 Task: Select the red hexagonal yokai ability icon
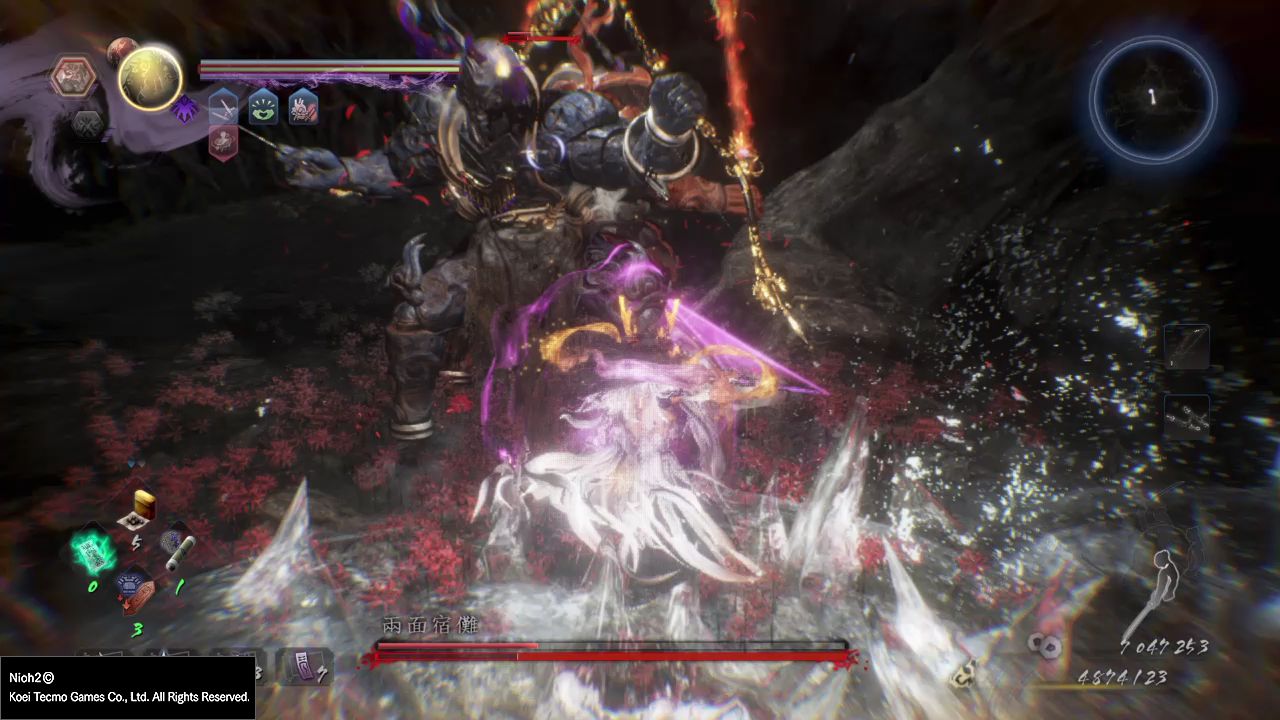76,77
